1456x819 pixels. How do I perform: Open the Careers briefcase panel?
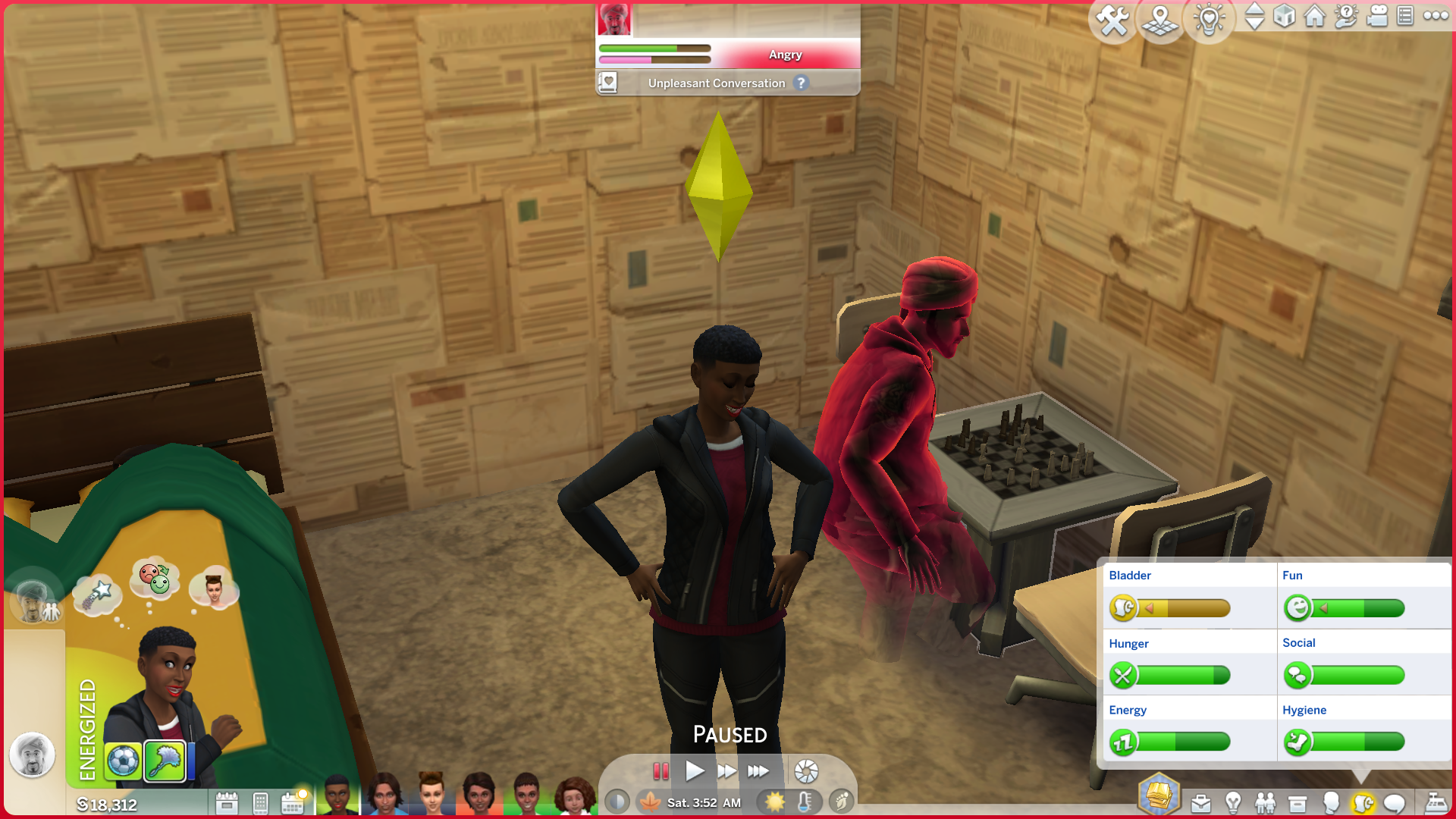tap(1200, 803)
